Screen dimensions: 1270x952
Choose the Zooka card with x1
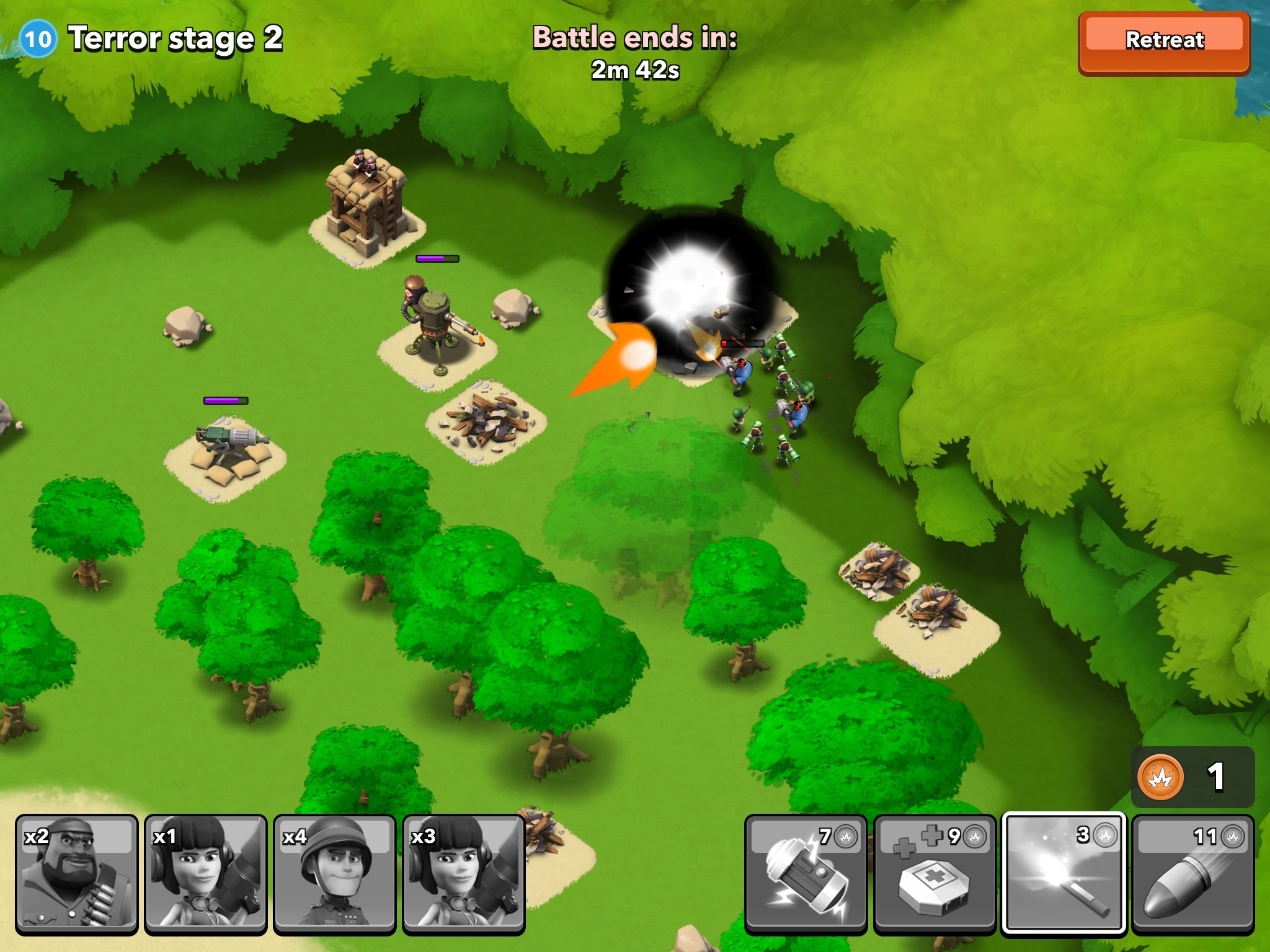coord(206,874)
